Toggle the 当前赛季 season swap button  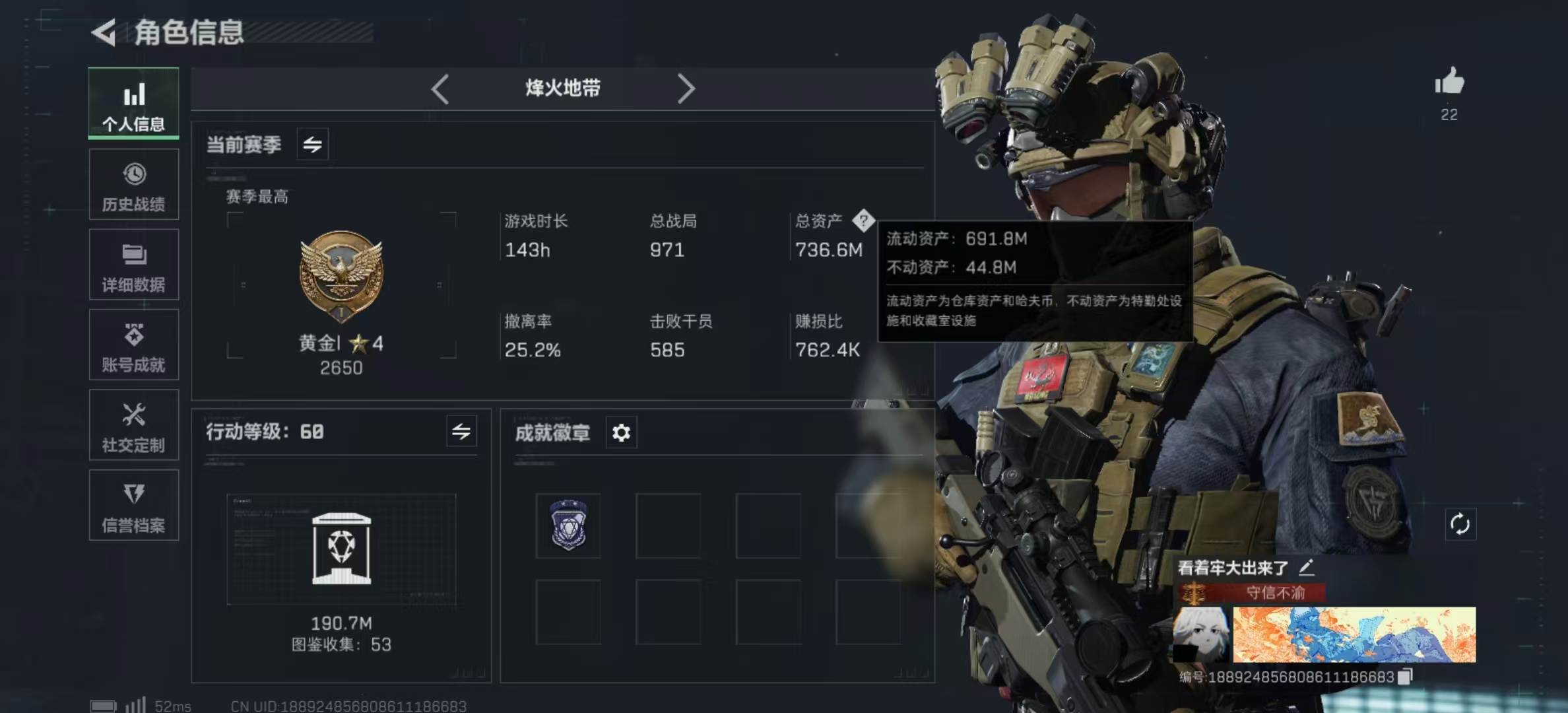[312, 144]
